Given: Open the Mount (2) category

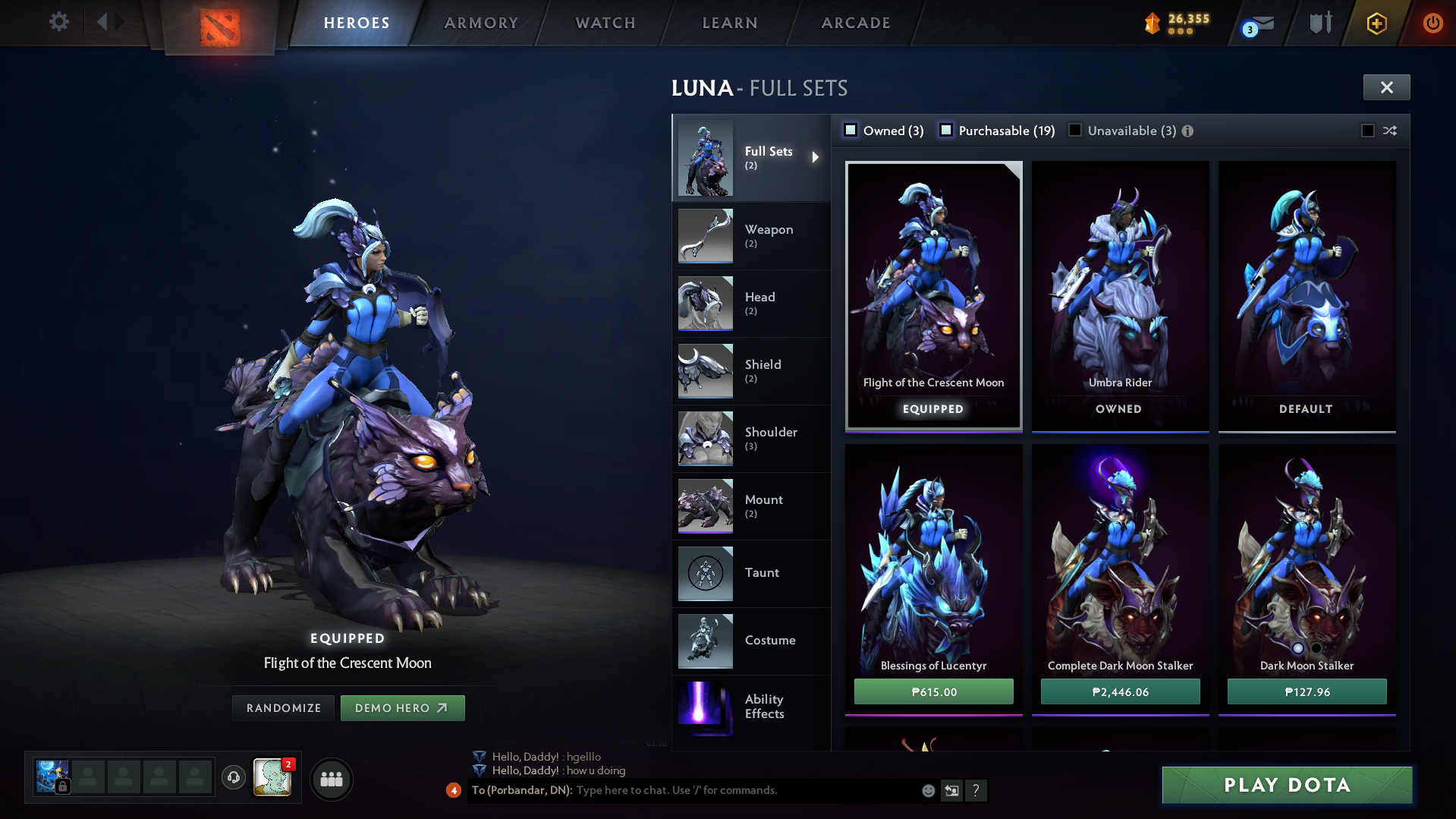Looking at the screenshot, I should point(751,506).
